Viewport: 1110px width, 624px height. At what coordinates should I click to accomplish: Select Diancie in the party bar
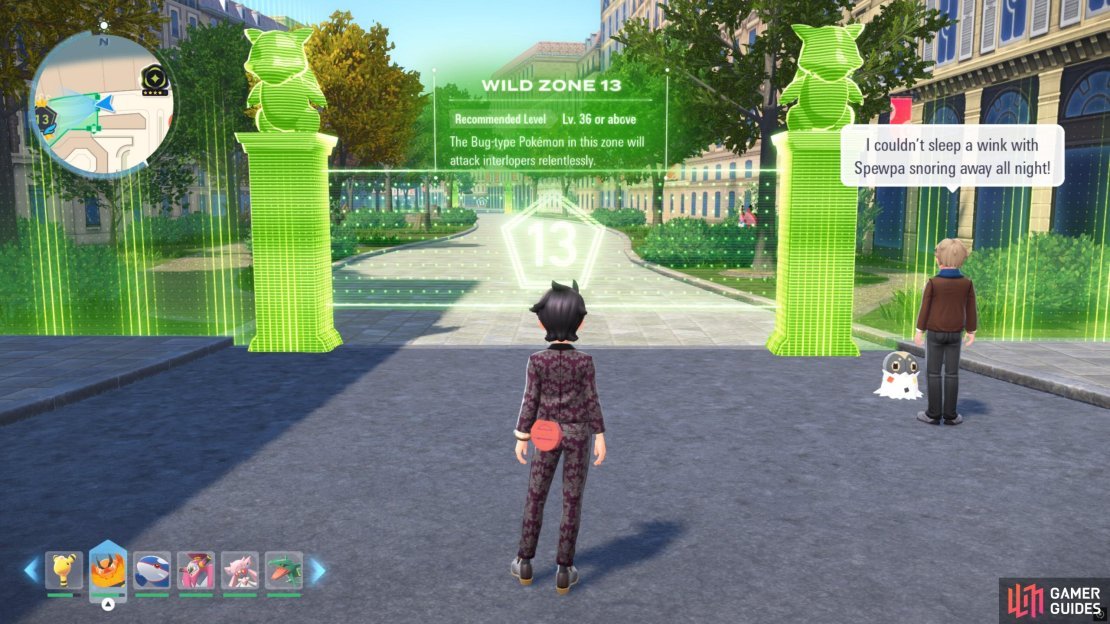pos(240,571)
